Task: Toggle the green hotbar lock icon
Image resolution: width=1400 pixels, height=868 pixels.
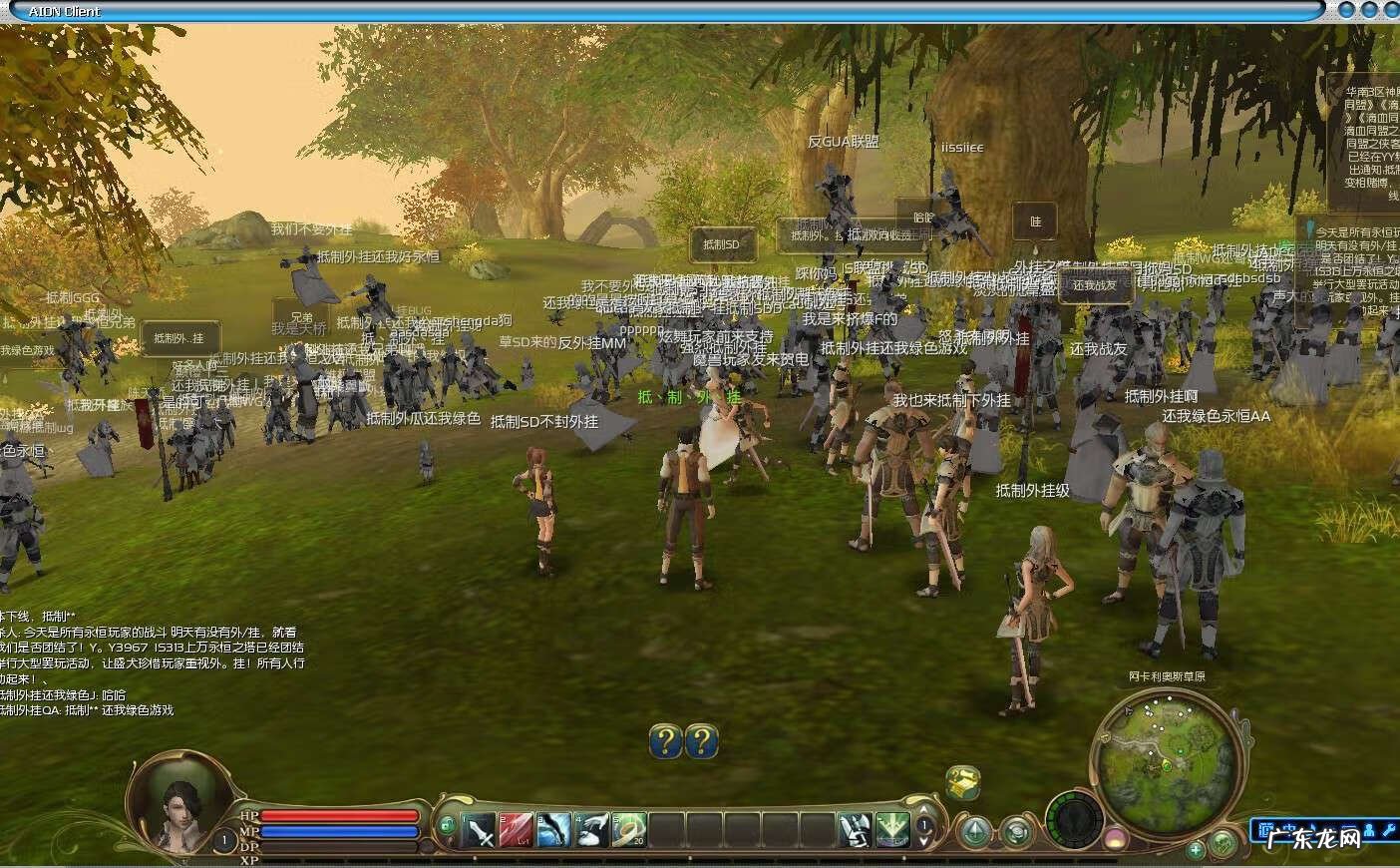Action: click(x=447, y=825)
